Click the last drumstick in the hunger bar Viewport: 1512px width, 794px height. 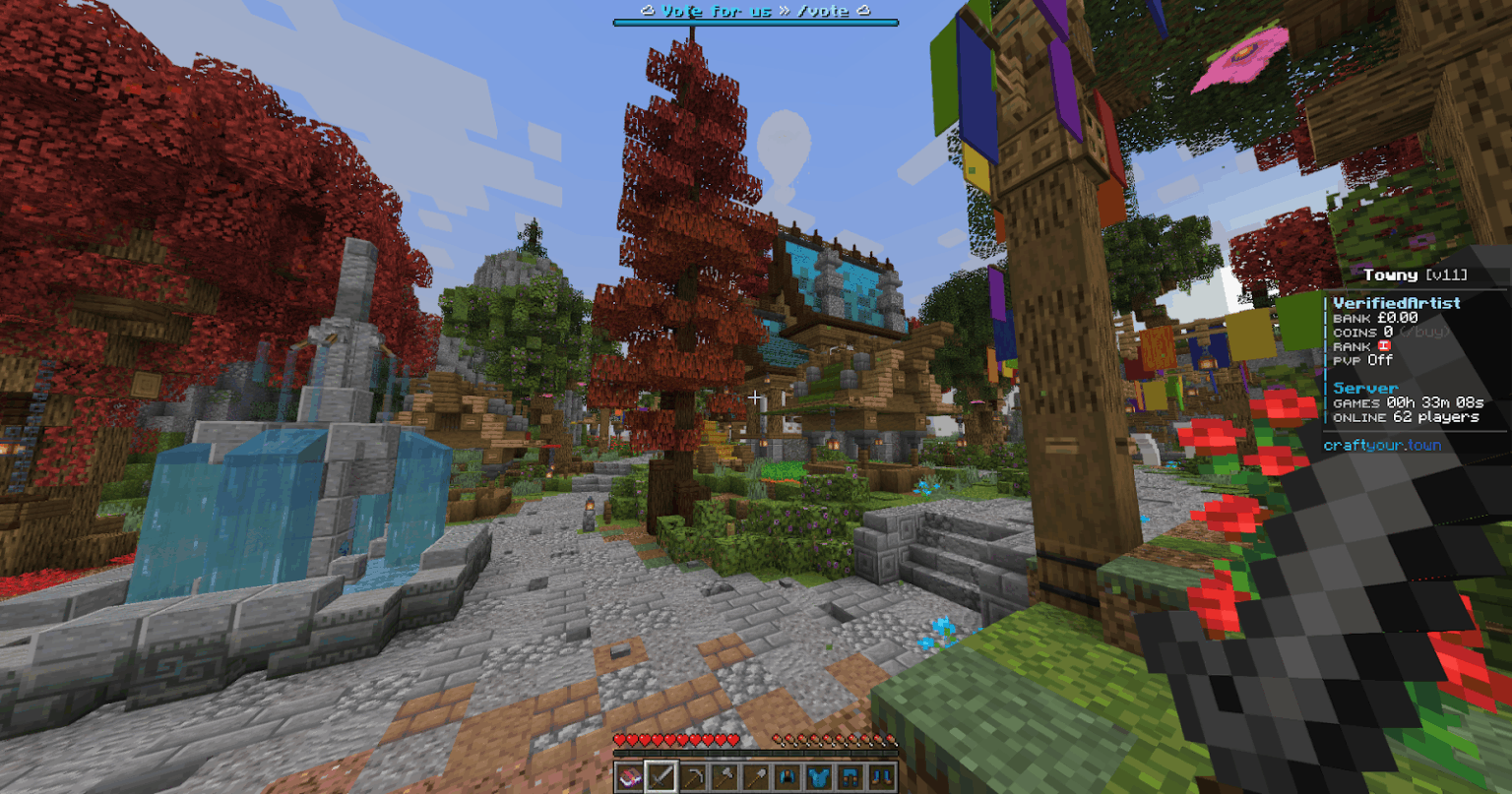pos(890,739)
